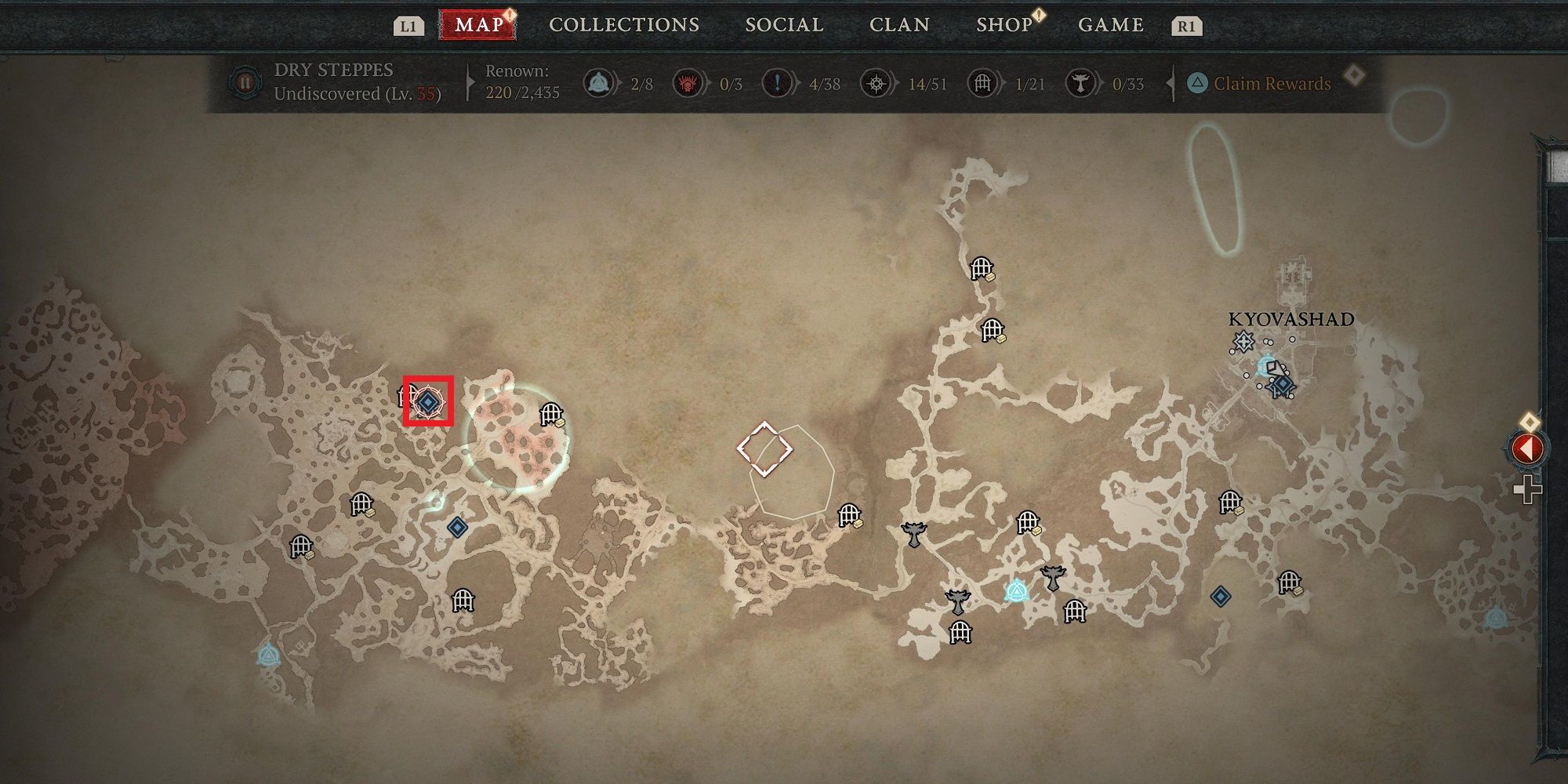Switch to the COLLECTIONS tab

623,24
